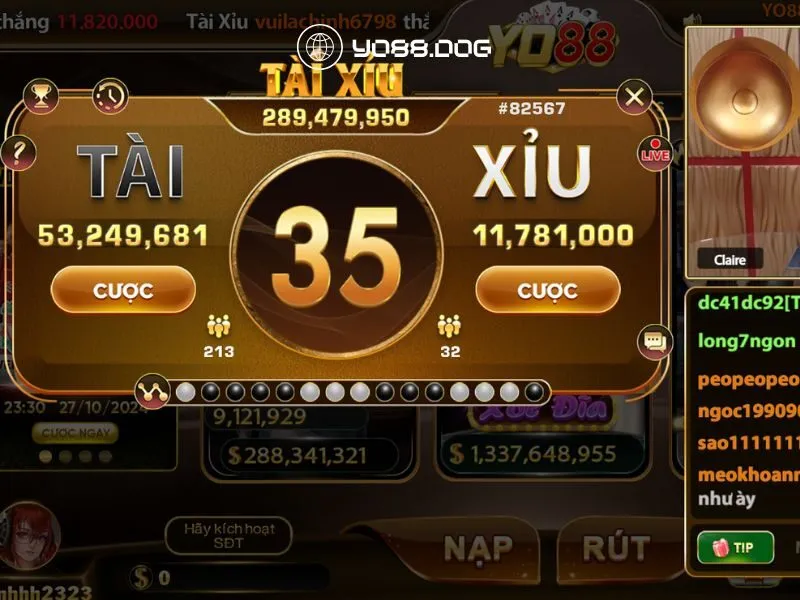
Task: Open the NẠP deposit button
Action: point(478,548)
